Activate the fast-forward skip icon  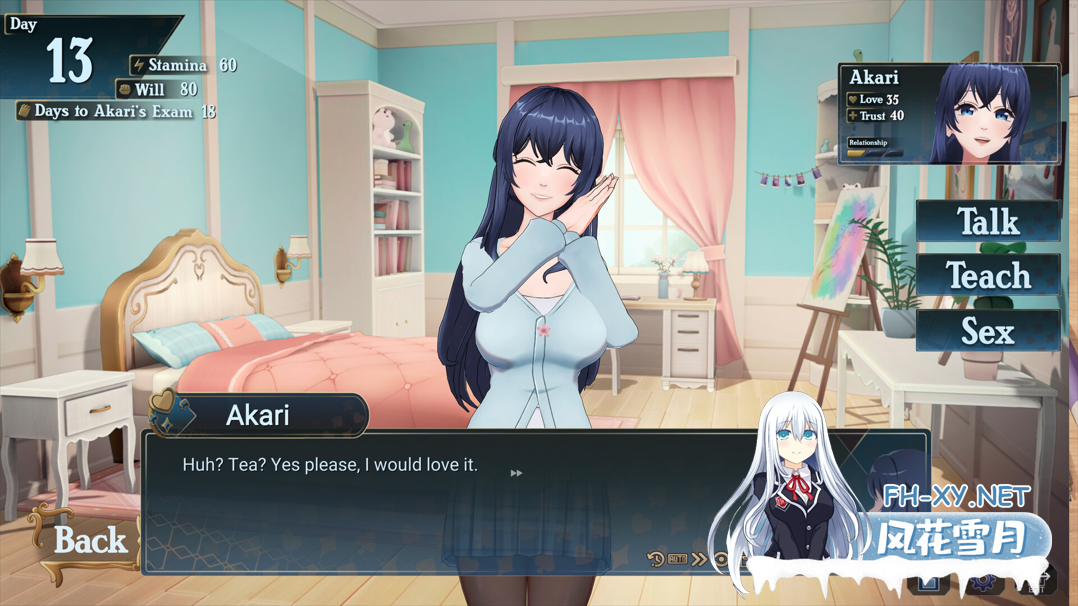698,560
